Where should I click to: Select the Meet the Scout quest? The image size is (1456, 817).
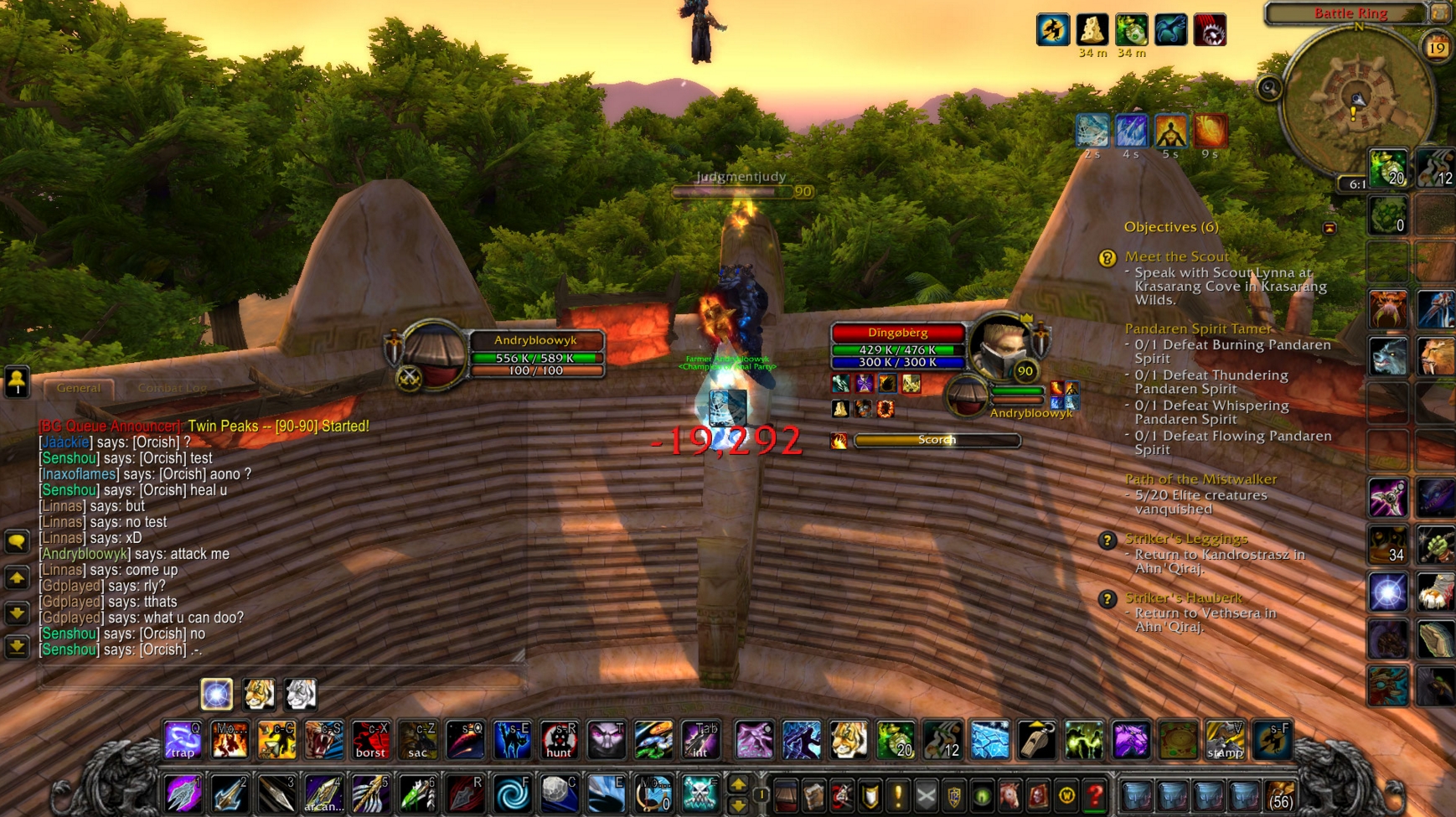1176,256
